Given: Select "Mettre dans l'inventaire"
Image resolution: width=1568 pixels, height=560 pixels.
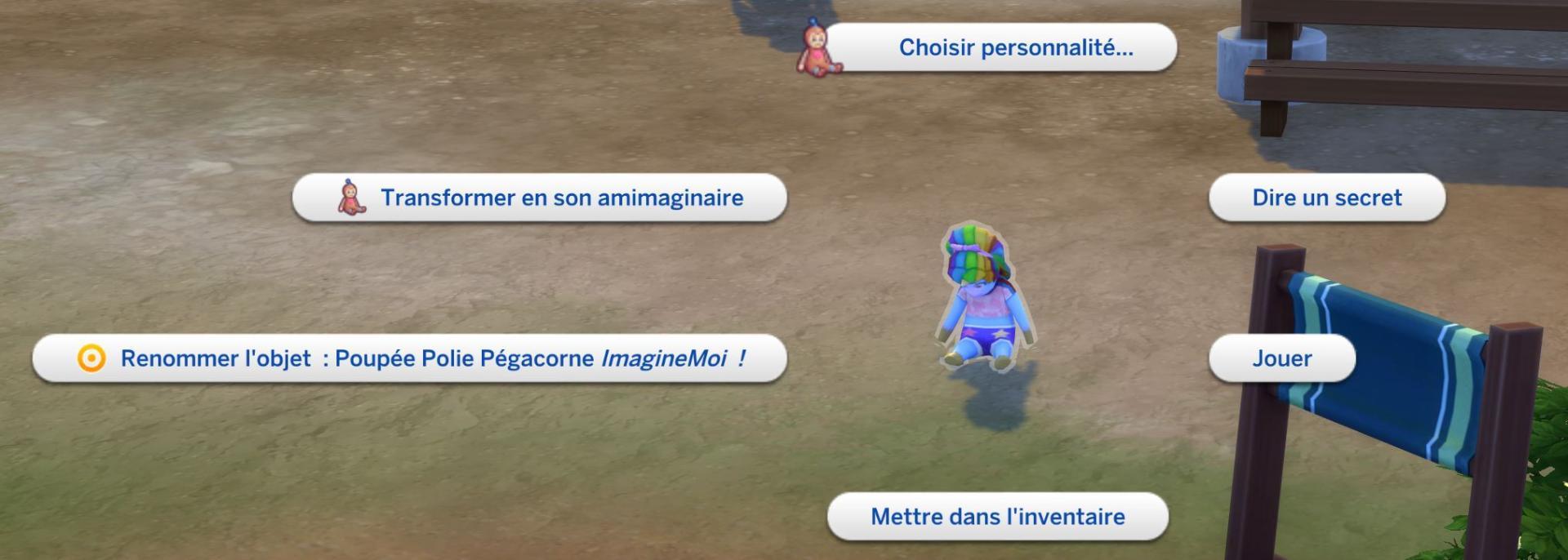Looking at the screenshot, I should (x=997, y=517).
